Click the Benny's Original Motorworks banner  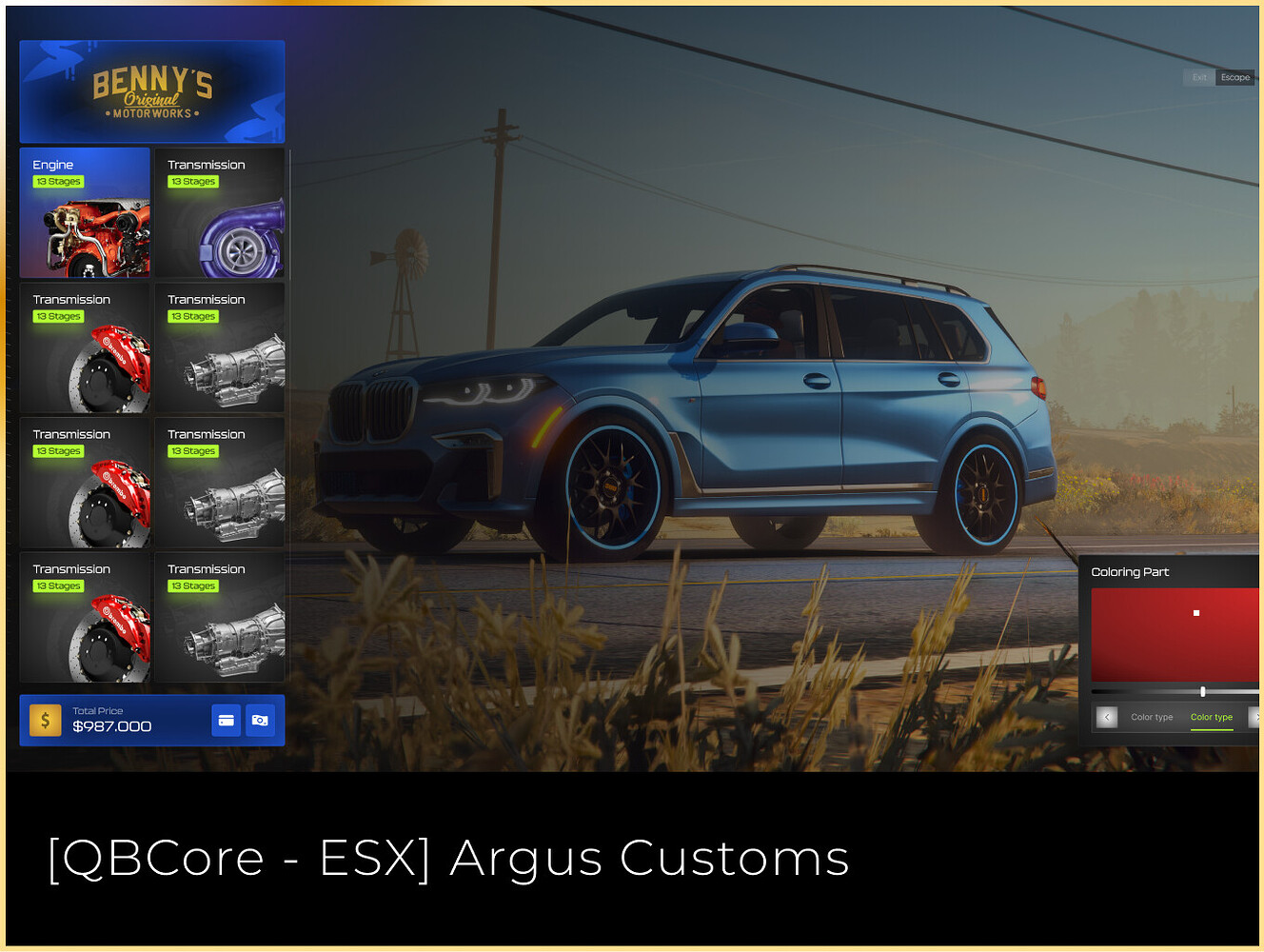(x=151, y=90)
